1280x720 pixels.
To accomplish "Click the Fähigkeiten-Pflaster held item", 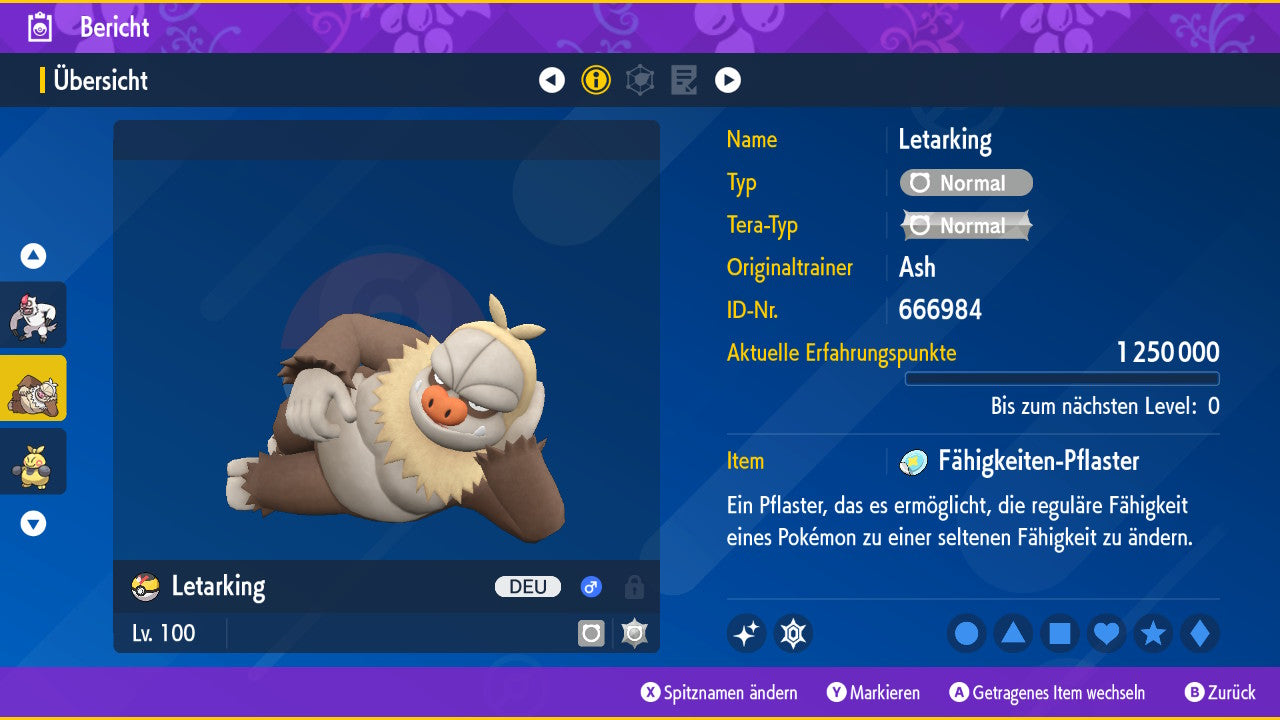I will click(1037, 461).
